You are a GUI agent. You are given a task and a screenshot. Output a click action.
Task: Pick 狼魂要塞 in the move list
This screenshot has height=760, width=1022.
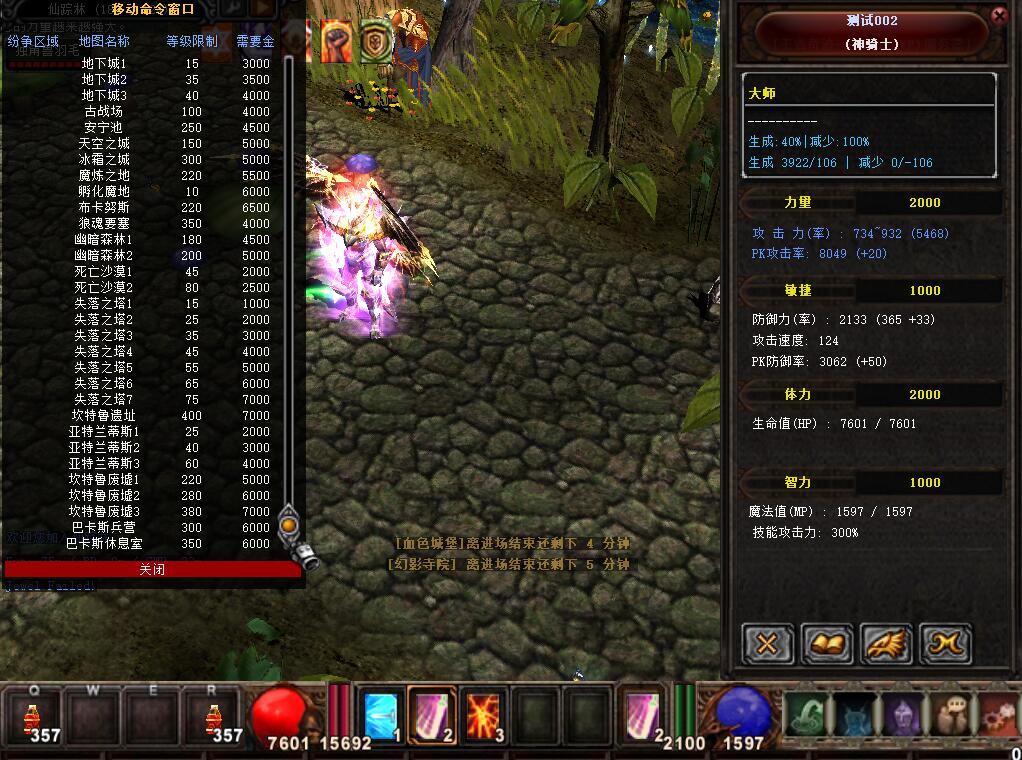coord(104,223)
